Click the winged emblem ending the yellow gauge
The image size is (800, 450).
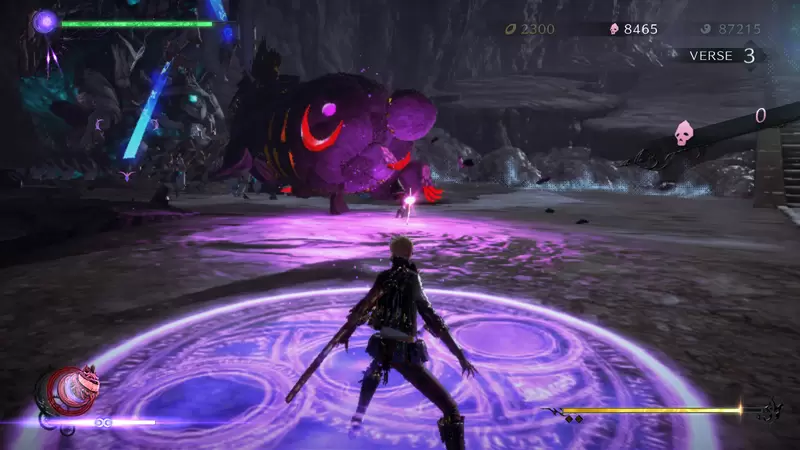pyautogui.click(x=770, y=410)
